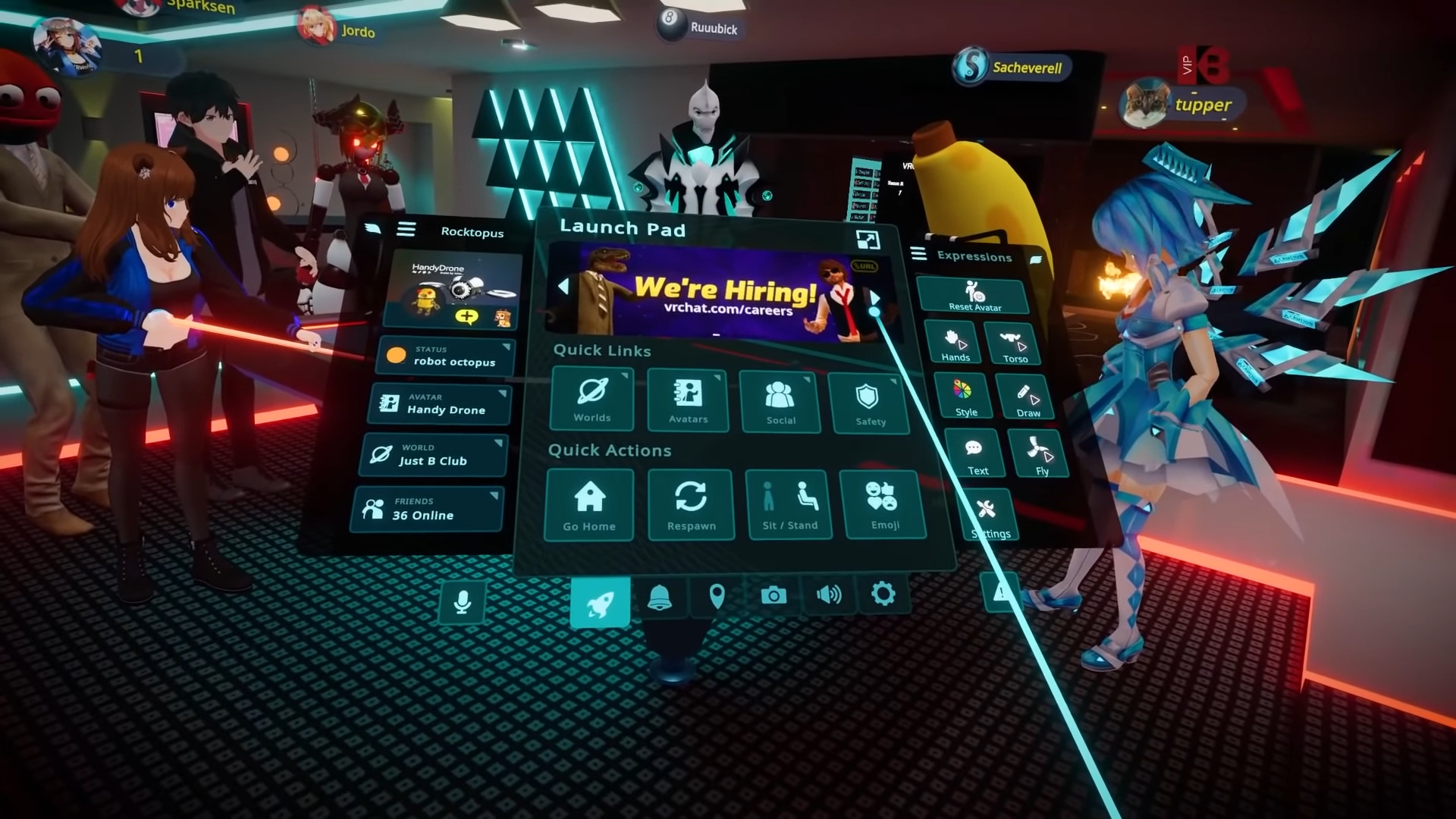Respawn your avatar

(691, 505)
